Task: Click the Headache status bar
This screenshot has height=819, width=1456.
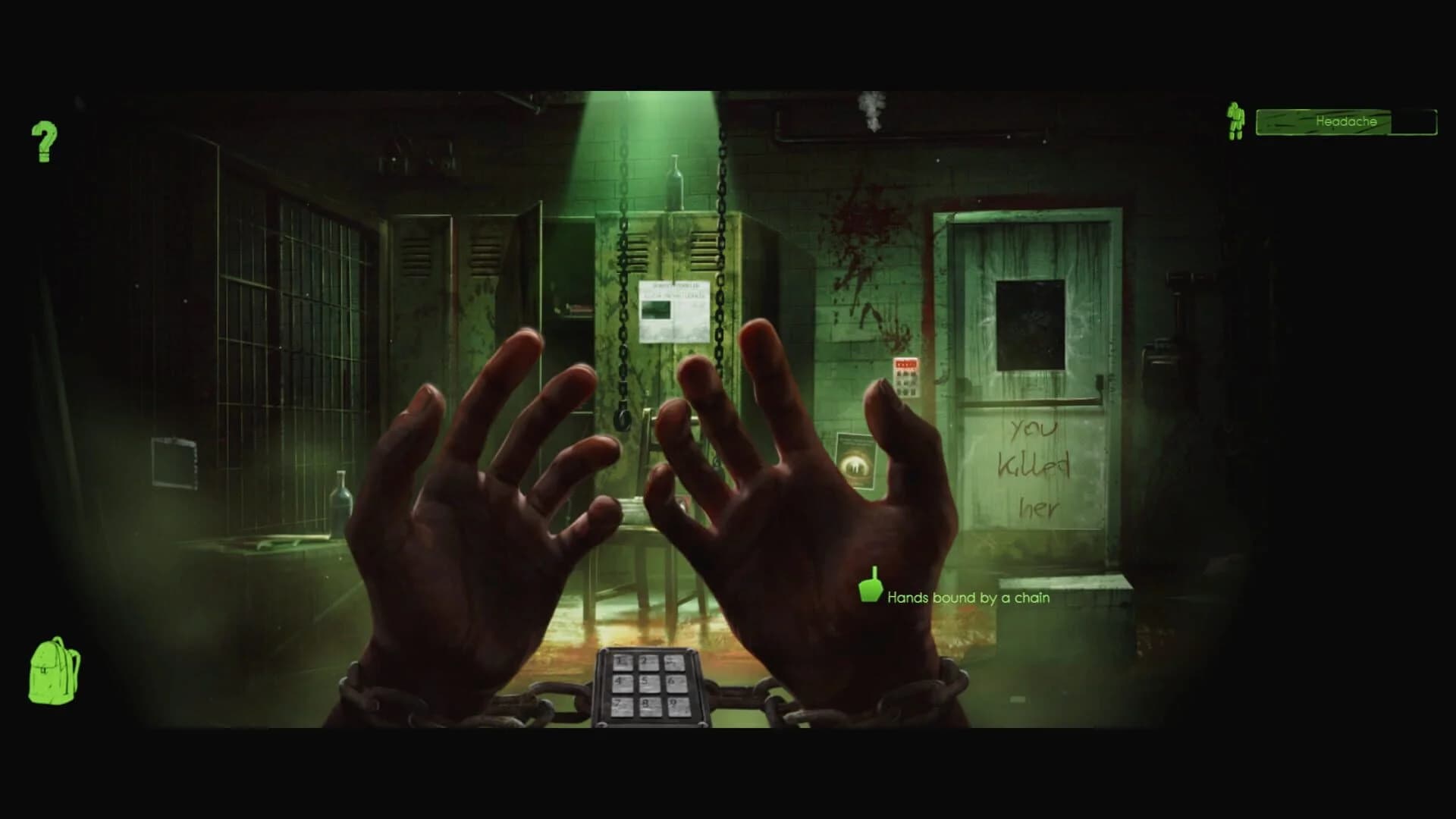Action: [1346, 121]
